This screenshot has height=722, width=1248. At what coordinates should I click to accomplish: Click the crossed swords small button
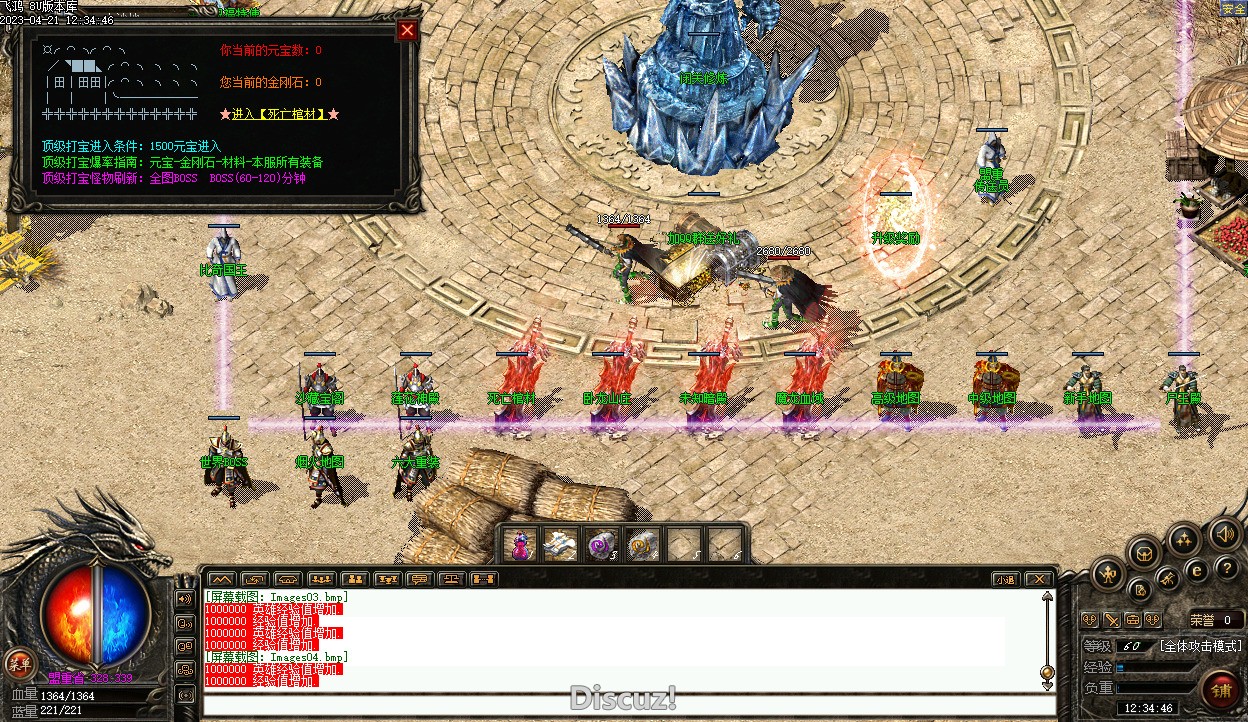(1167, 579)
